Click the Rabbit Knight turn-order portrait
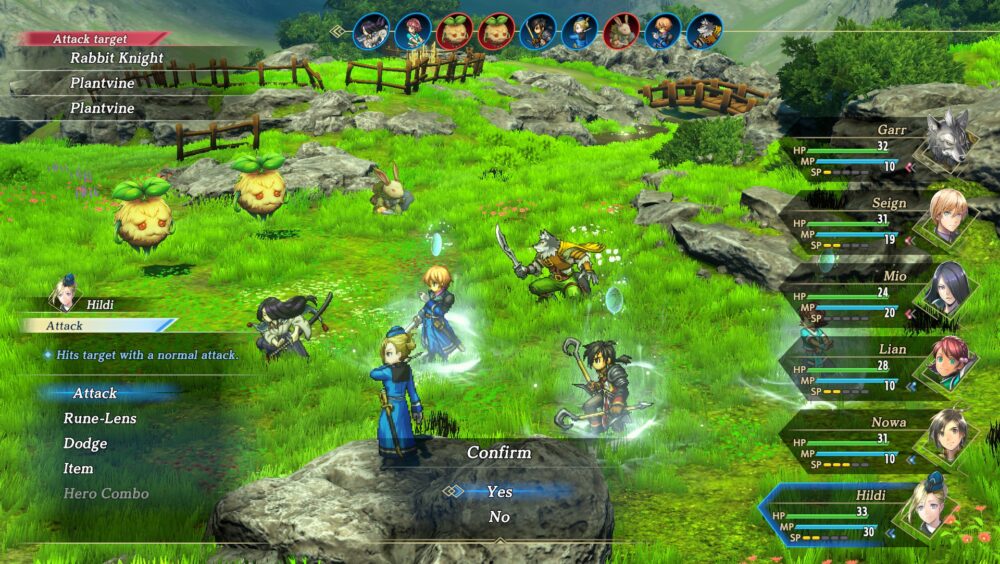Screen dimensions: 1000x564 tap(621, 31)
